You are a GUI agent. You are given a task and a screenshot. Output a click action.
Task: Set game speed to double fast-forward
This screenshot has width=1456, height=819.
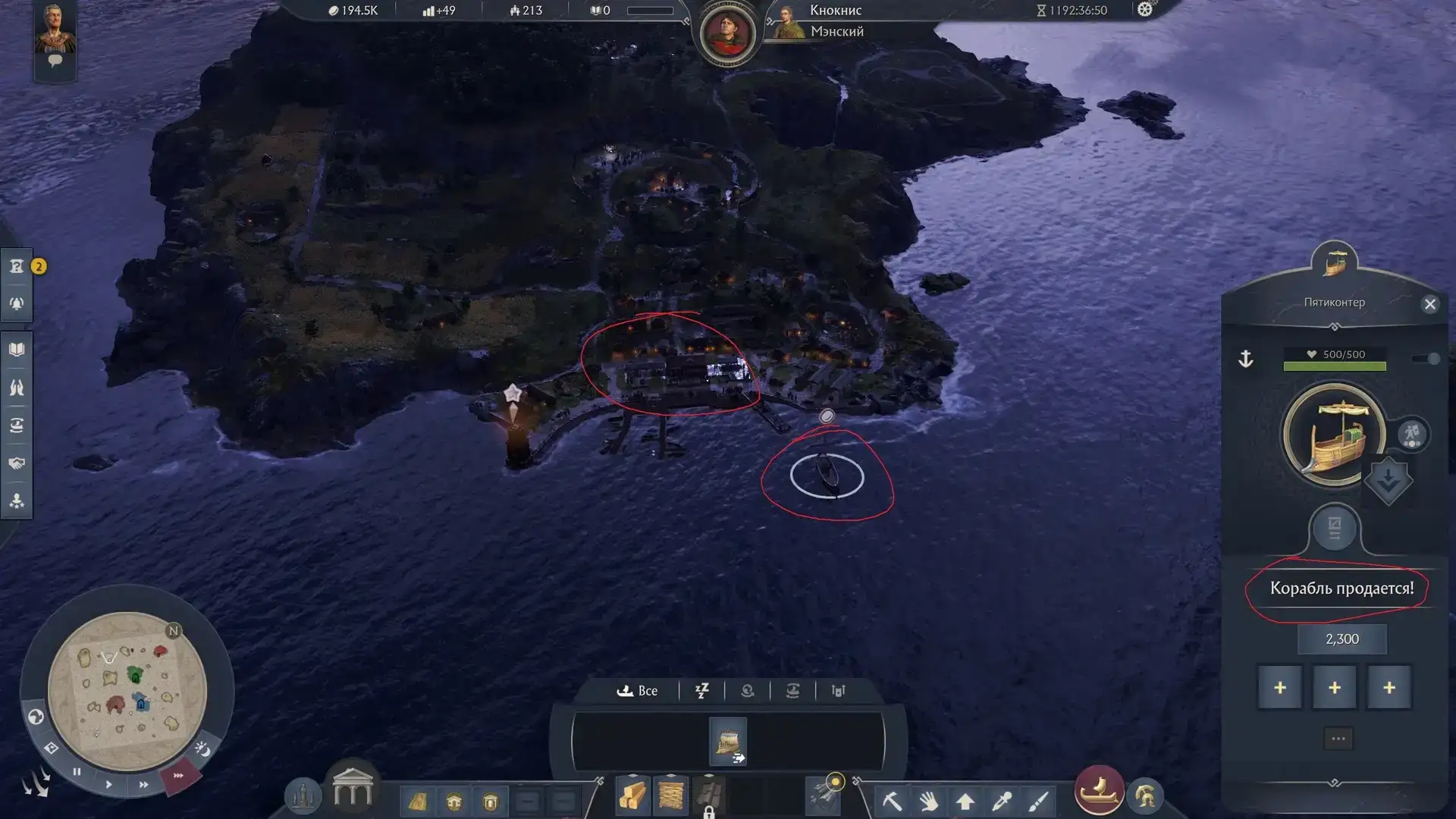coord(143,785)
